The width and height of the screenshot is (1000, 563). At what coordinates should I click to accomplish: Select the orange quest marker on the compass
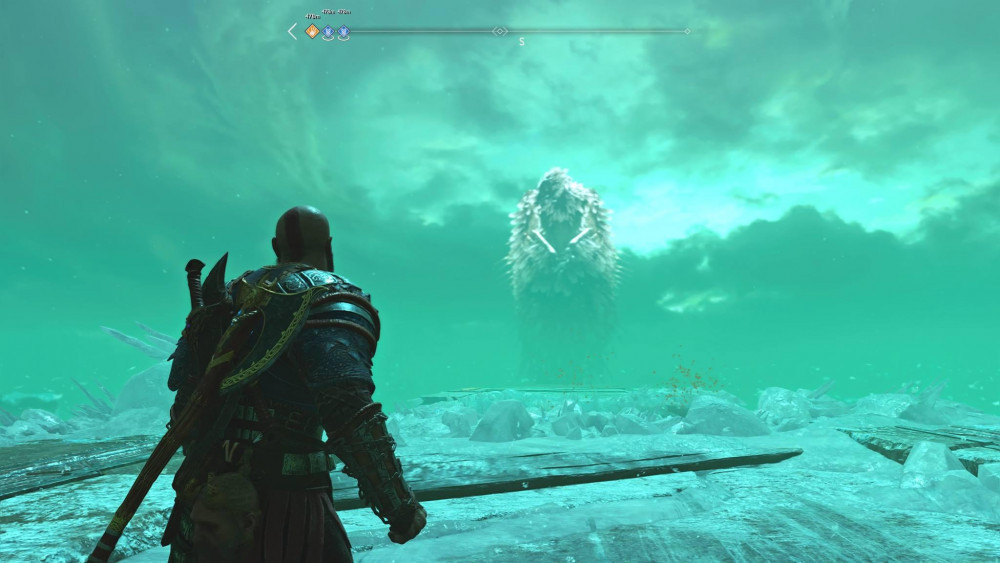click(x=312, y=31)
